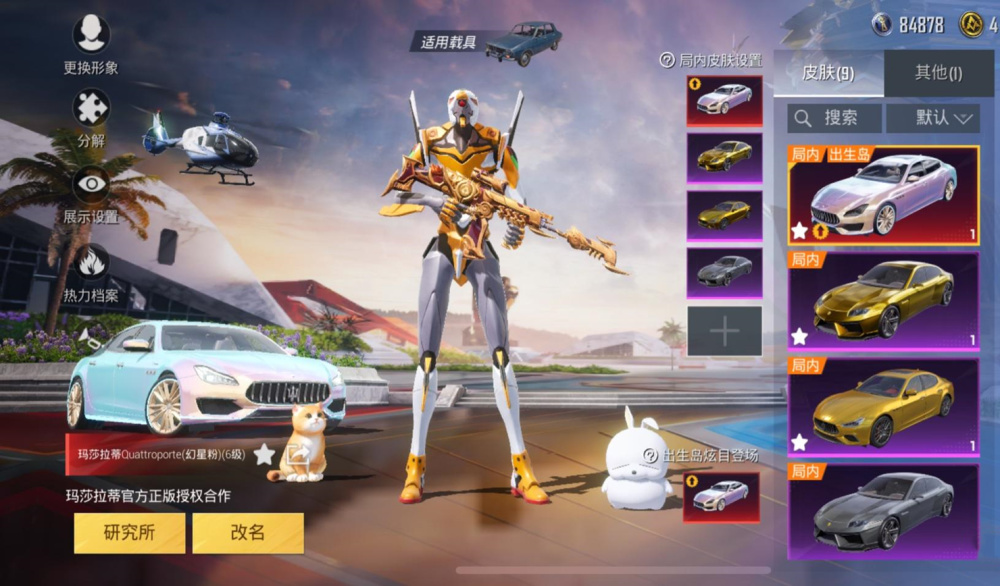Add a skin with the plus slot

coord(724,331)
